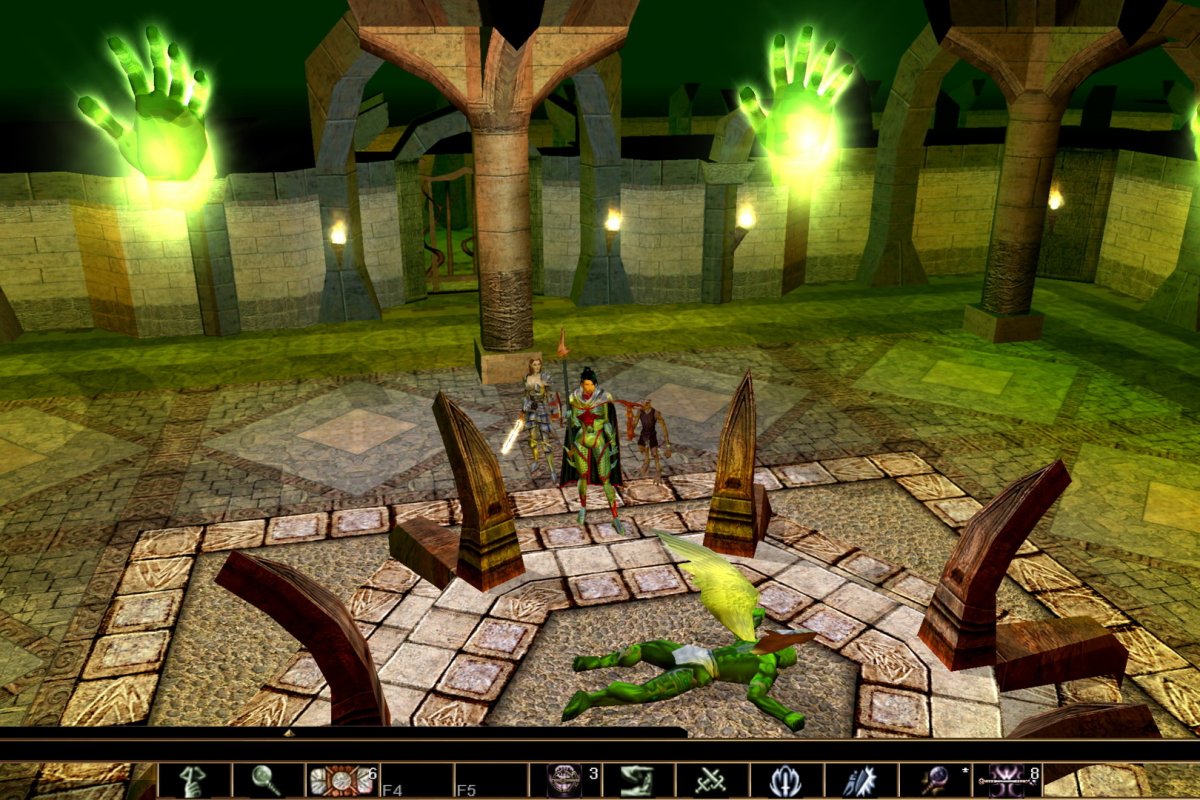The width and height of the screenshot is (1200, 800).
Task: Select the empty F4 quickbar slot
Action: tap(416, 780)
